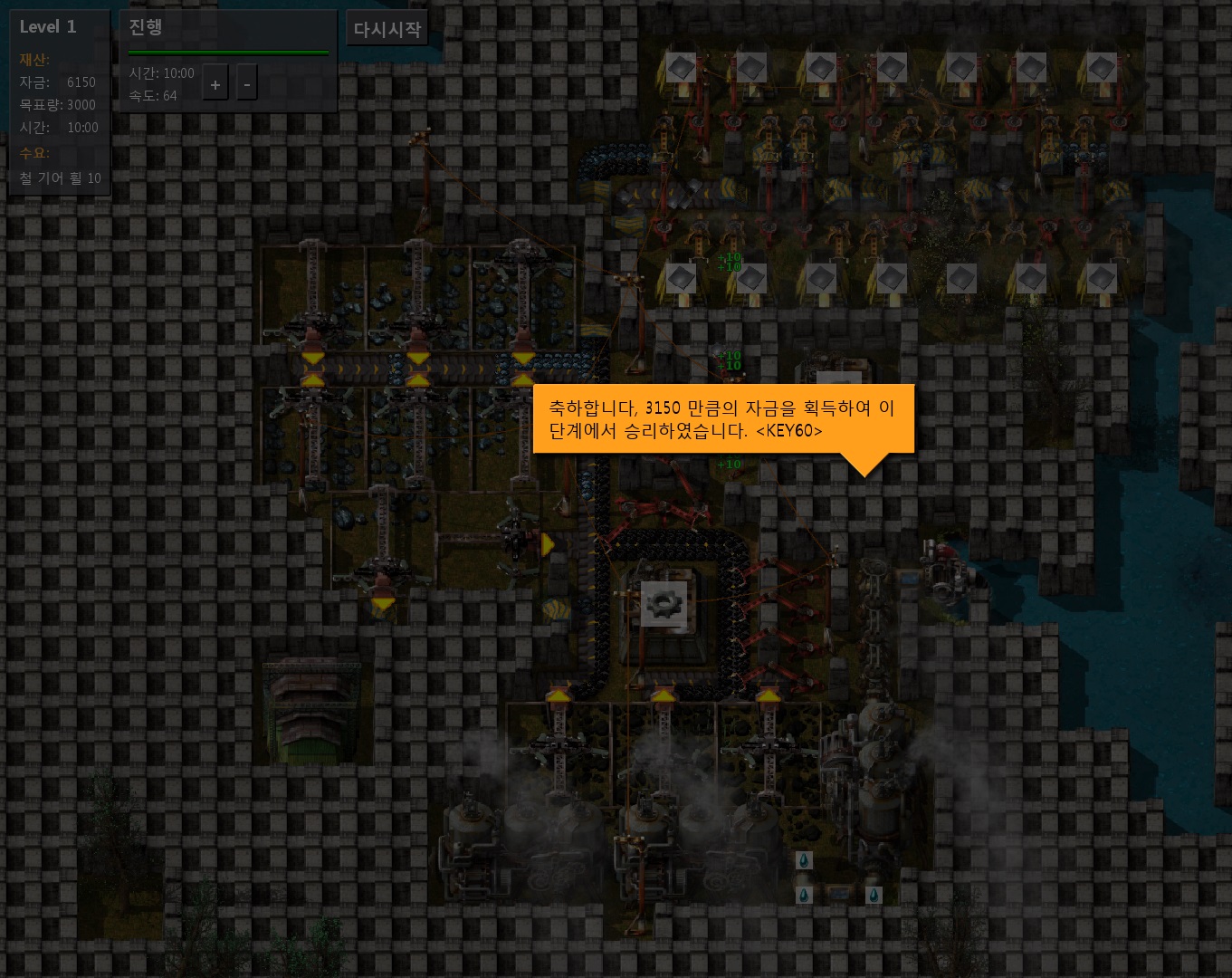Screen dimensions: 1232x978
Task: Decrease game speed with the minus button
Action: coord(246,85)
